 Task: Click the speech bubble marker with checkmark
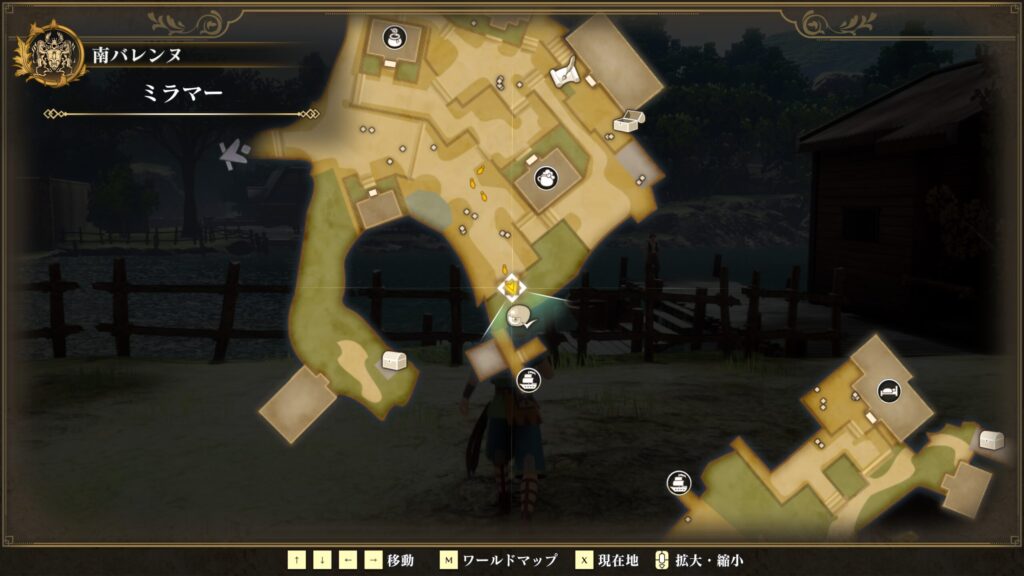coord(520,319)
